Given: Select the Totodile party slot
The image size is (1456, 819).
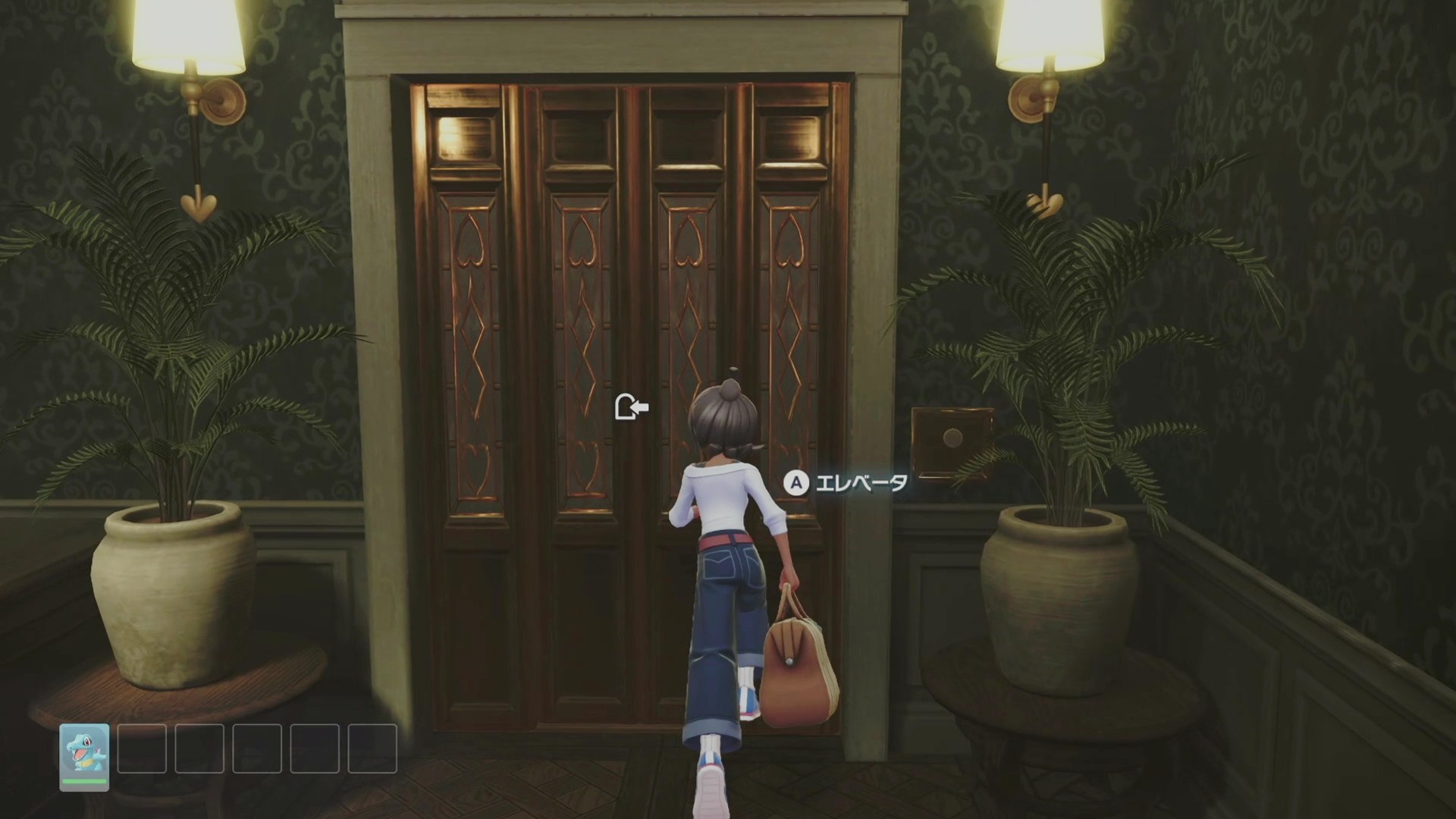Looking at the screenshot, I should point(84,756).
